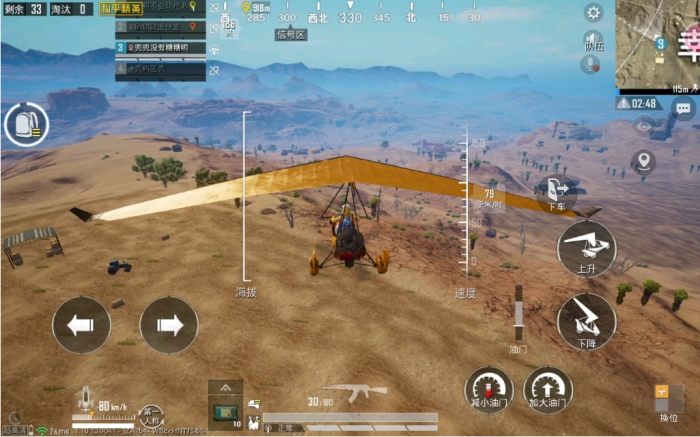This screenshot has height=437, width=700.
Task: Reduce throttle with 减小油门
Action: (489, 391)
